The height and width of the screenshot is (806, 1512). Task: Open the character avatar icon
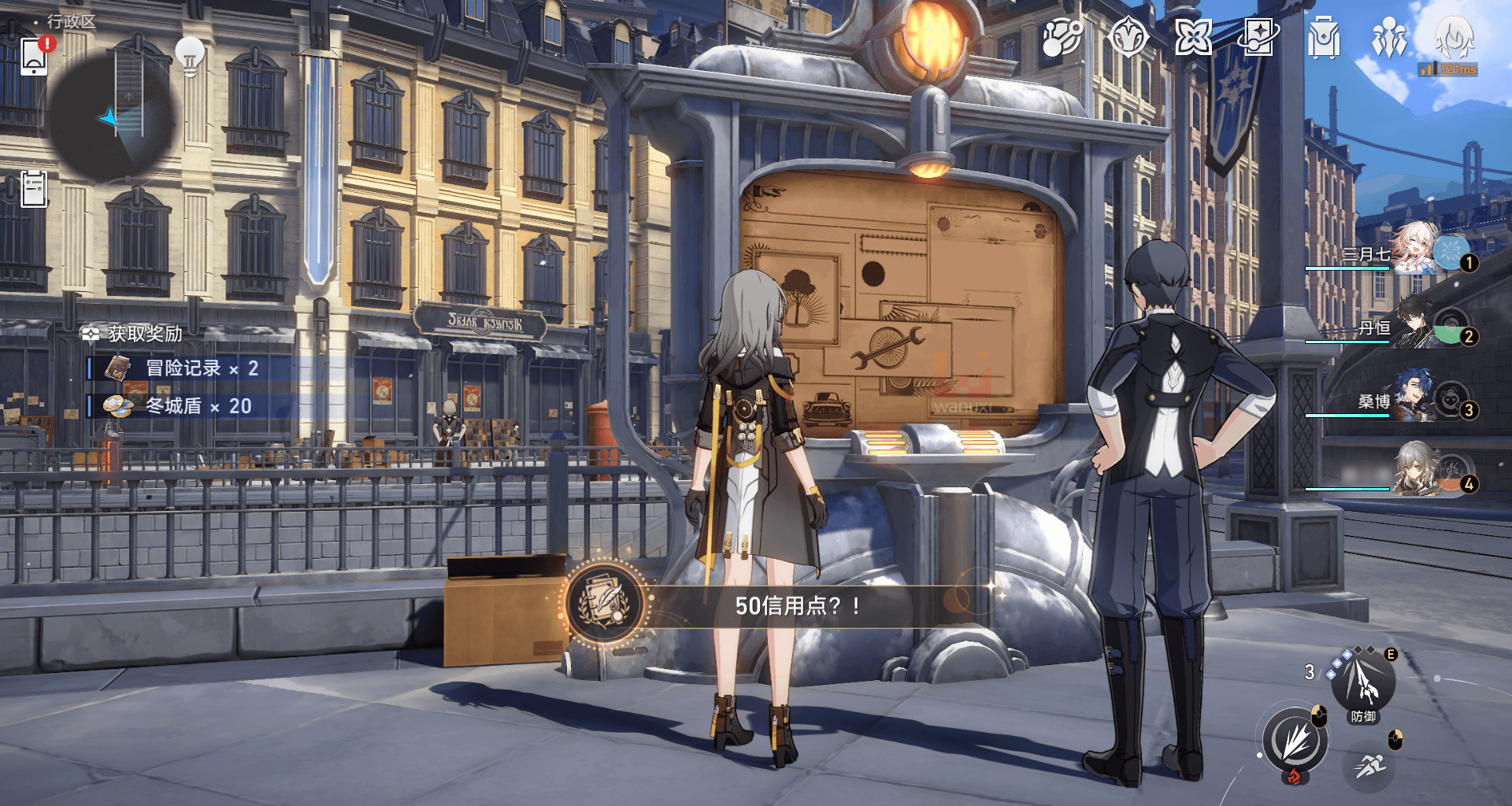1454,38
